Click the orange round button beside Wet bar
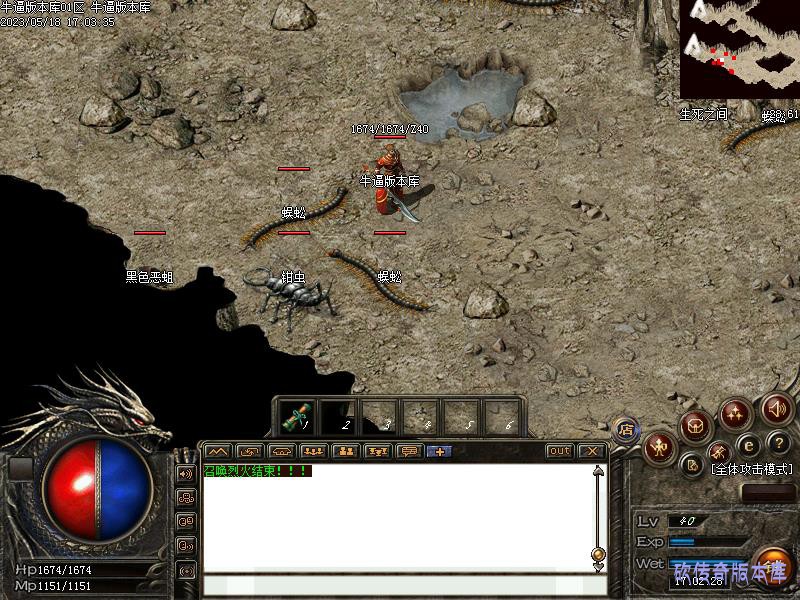Viewport: 800px width, 600px height. coord(771,566)
